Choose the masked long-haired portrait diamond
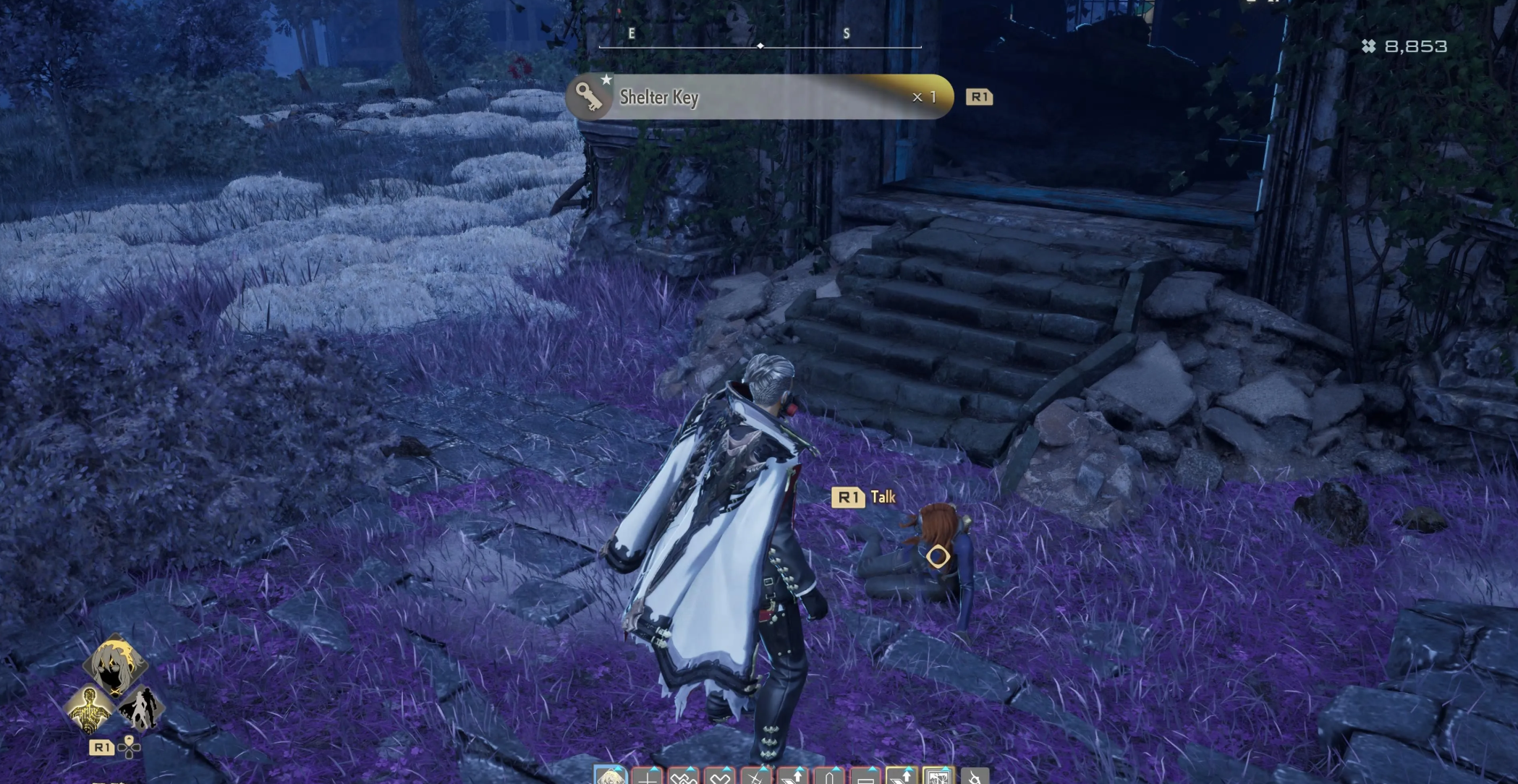Viewport: 1518px width, 784px height. tap(114, 663)
